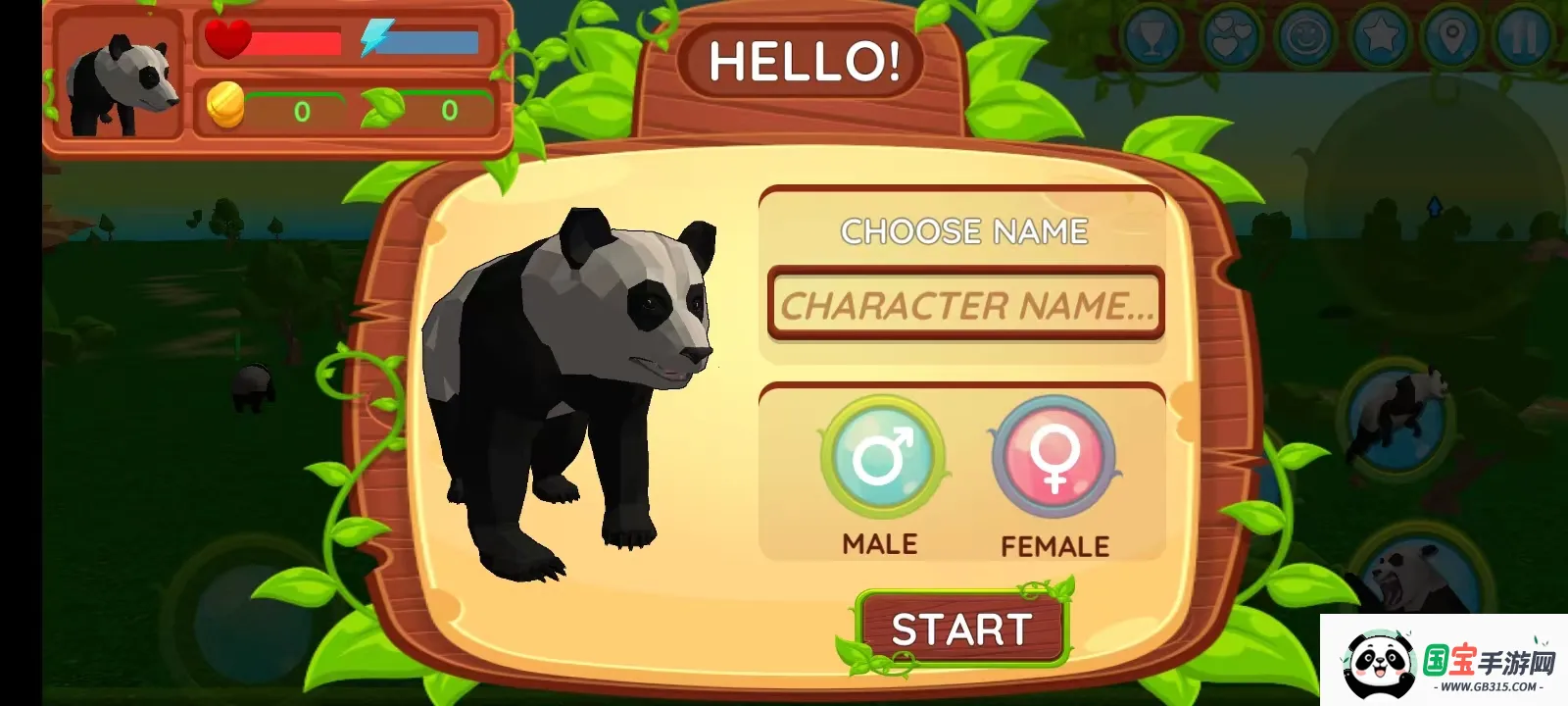Screen dimensions: 1568x706
Task: Open the GB315 watermark logo link
Action: [x=1444, y=662]
